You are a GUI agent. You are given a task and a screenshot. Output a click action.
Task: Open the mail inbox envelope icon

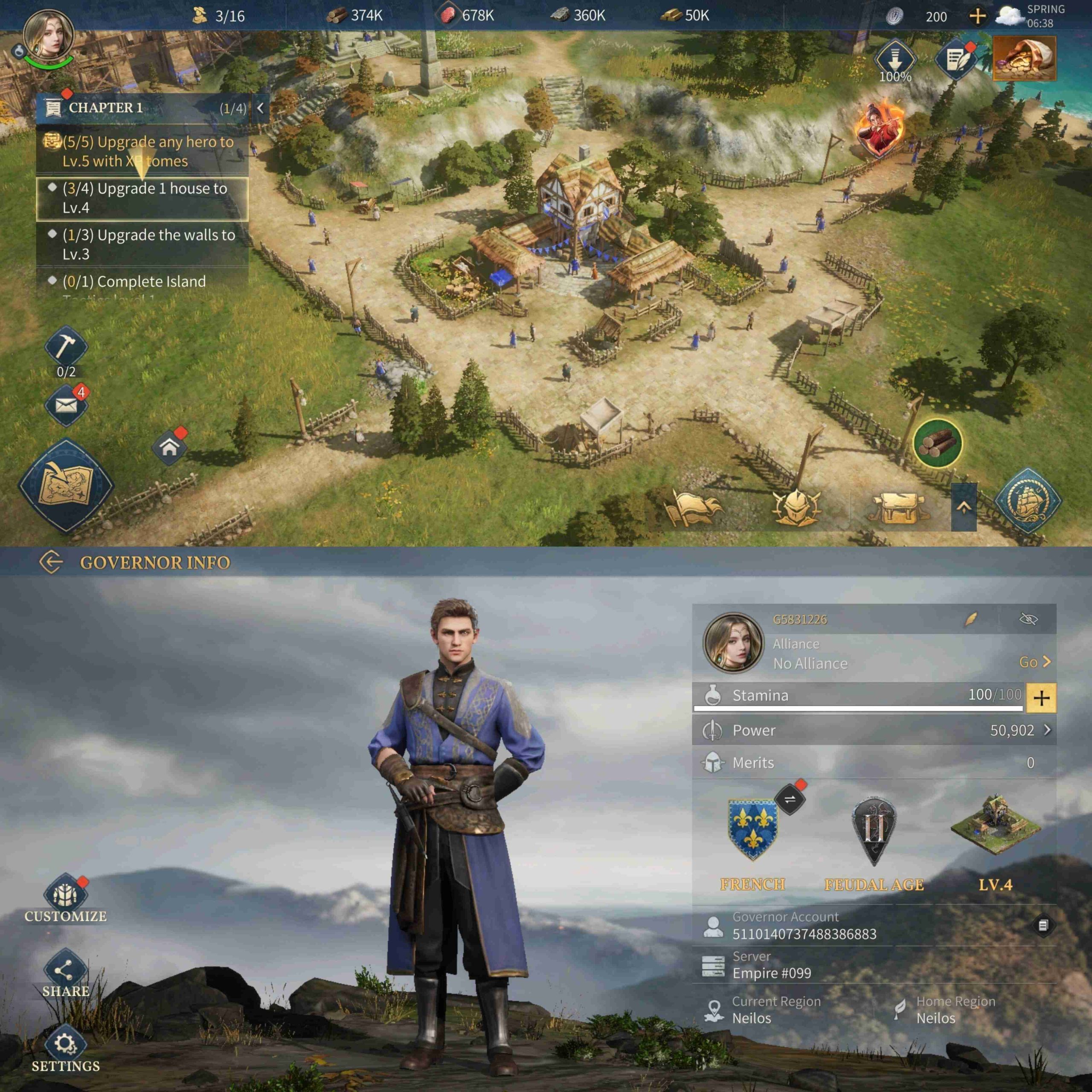tap(66, 405)
